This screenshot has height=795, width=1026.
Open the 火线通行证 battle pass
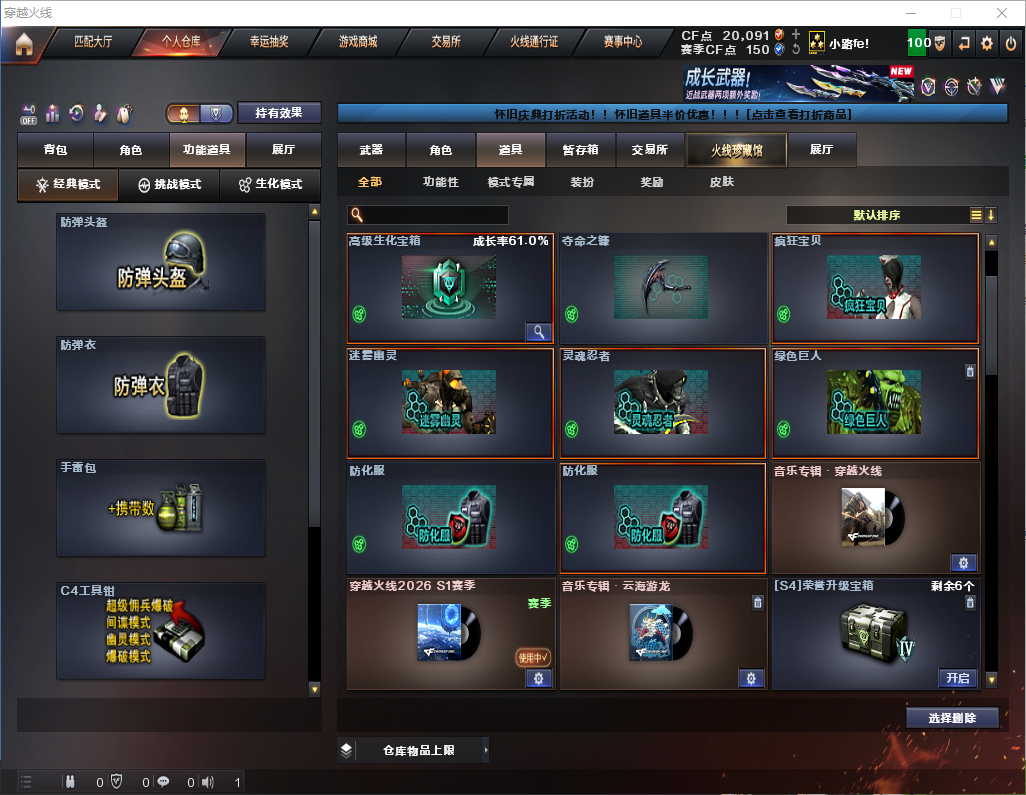click(x=534, y=43)
